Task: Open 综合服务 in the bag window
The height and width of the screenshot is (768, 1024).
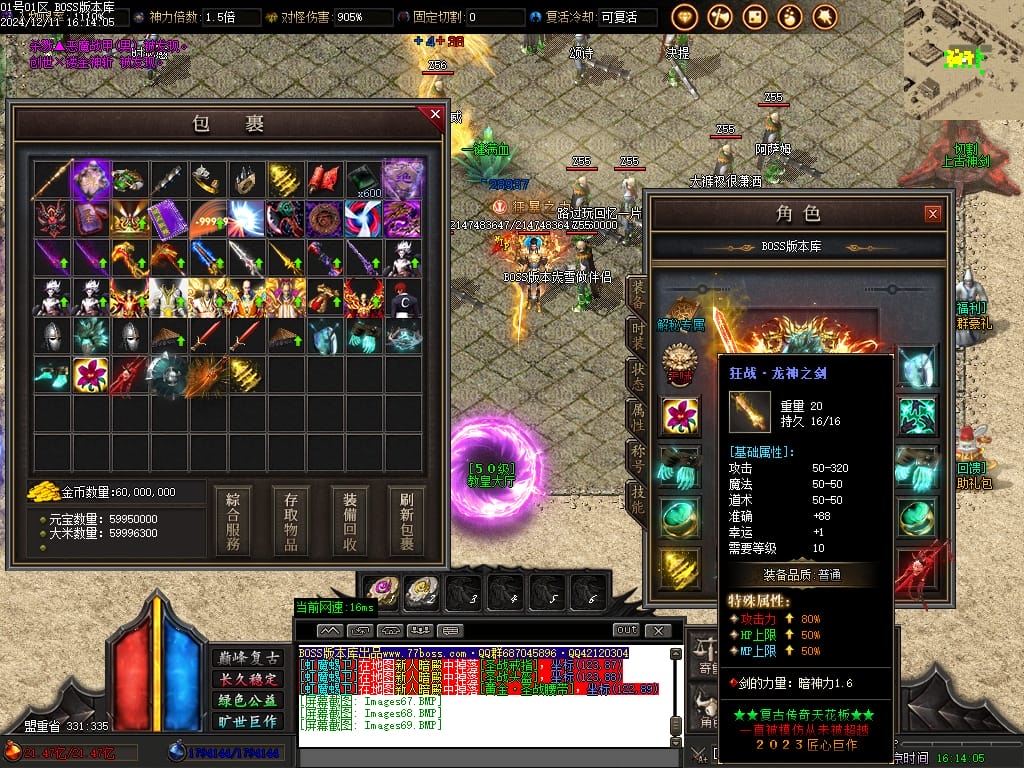Action: coord(232,521)
